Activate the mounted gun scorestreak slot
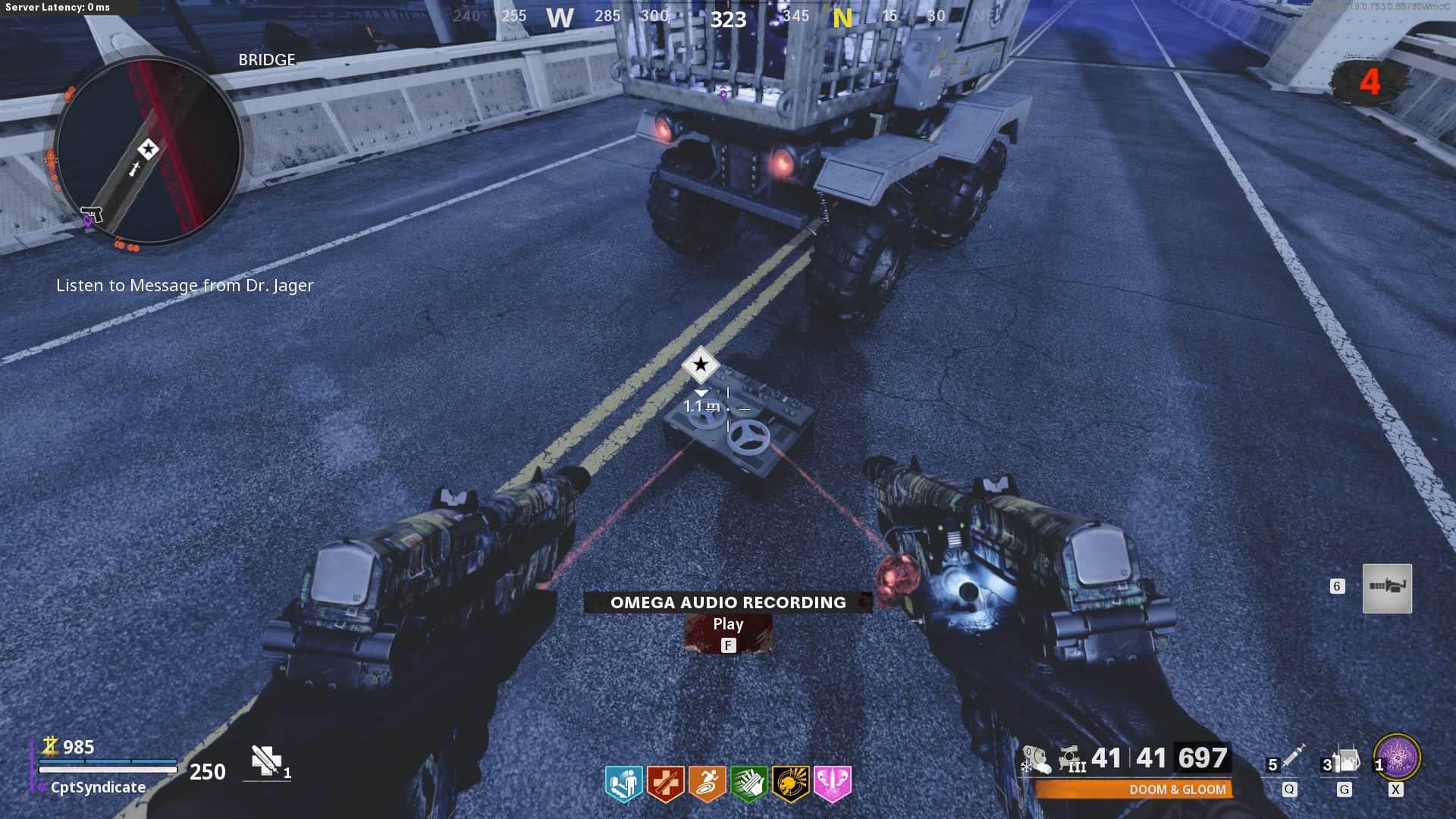The image size is (1456, 819). click(1387, 588)
